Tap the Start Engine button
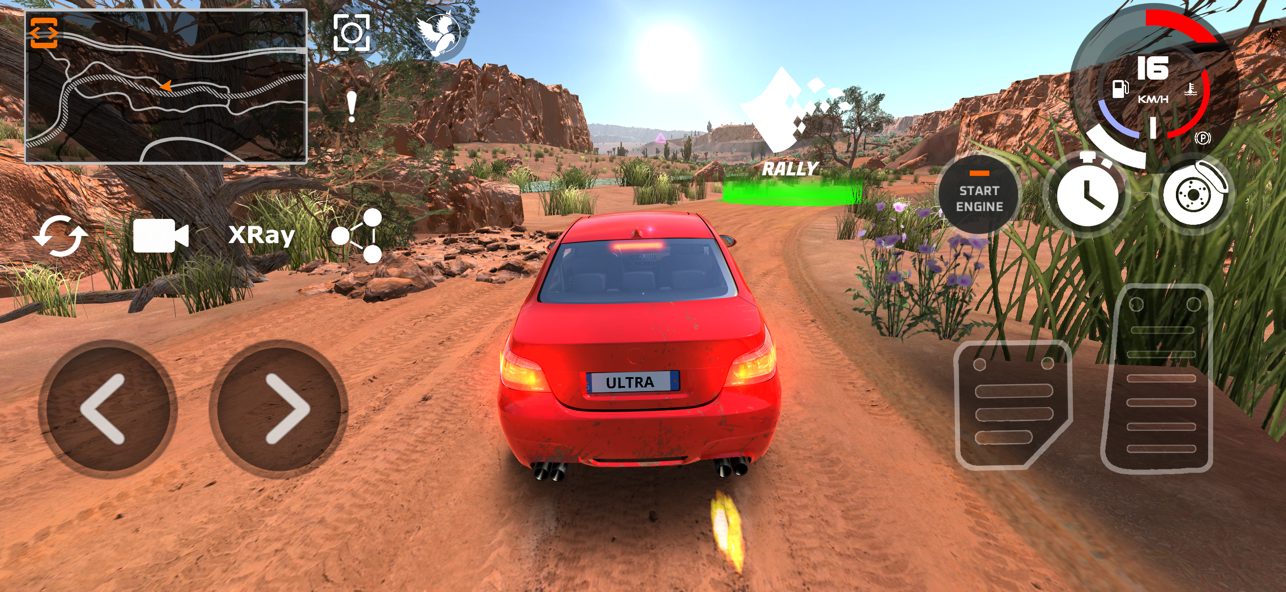Viewport: 1286px width, 592px height. 978,197
